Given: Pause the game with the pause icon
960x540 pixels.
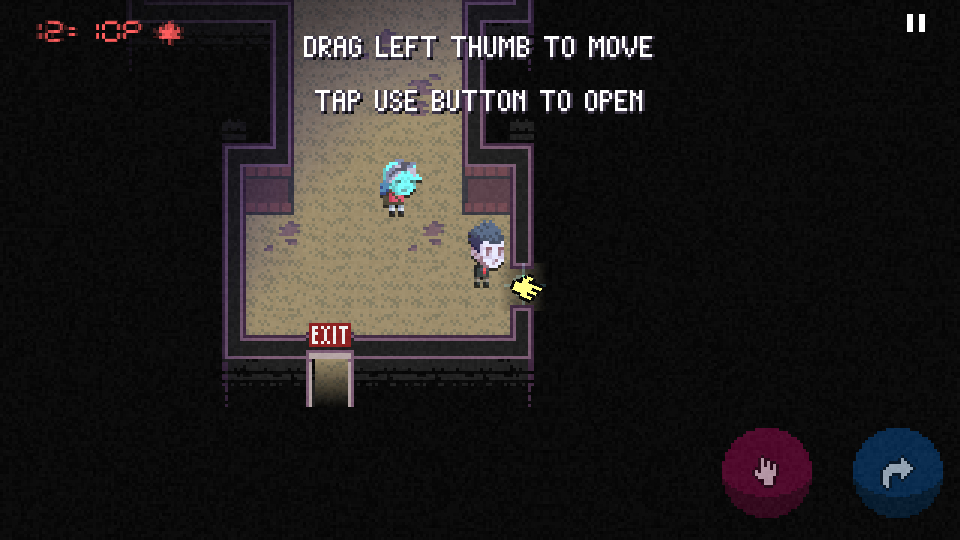Looking at the screenshot, I should pyautogui.click(x=915, y=23).
